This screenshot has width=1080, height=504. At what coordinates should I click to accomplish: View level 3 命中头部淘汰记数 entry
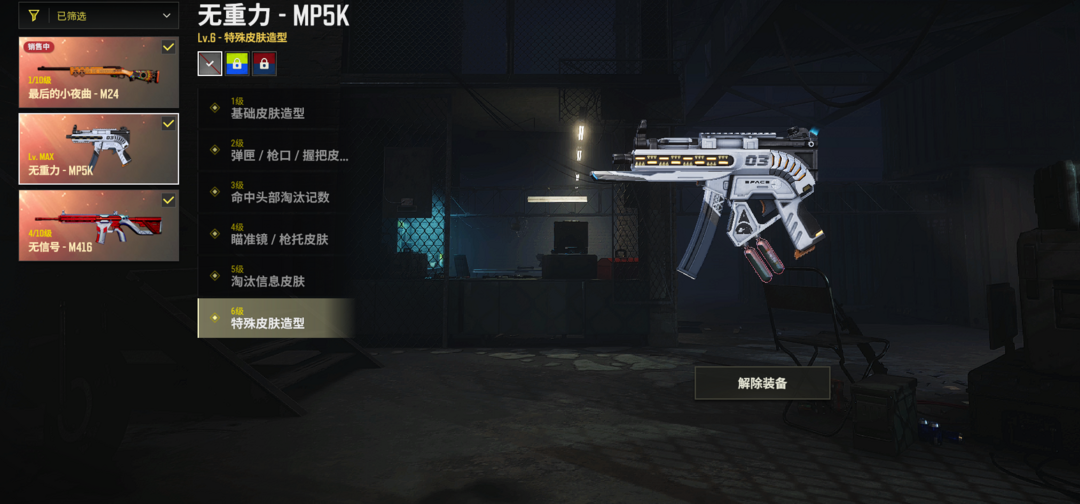[276, 192]
